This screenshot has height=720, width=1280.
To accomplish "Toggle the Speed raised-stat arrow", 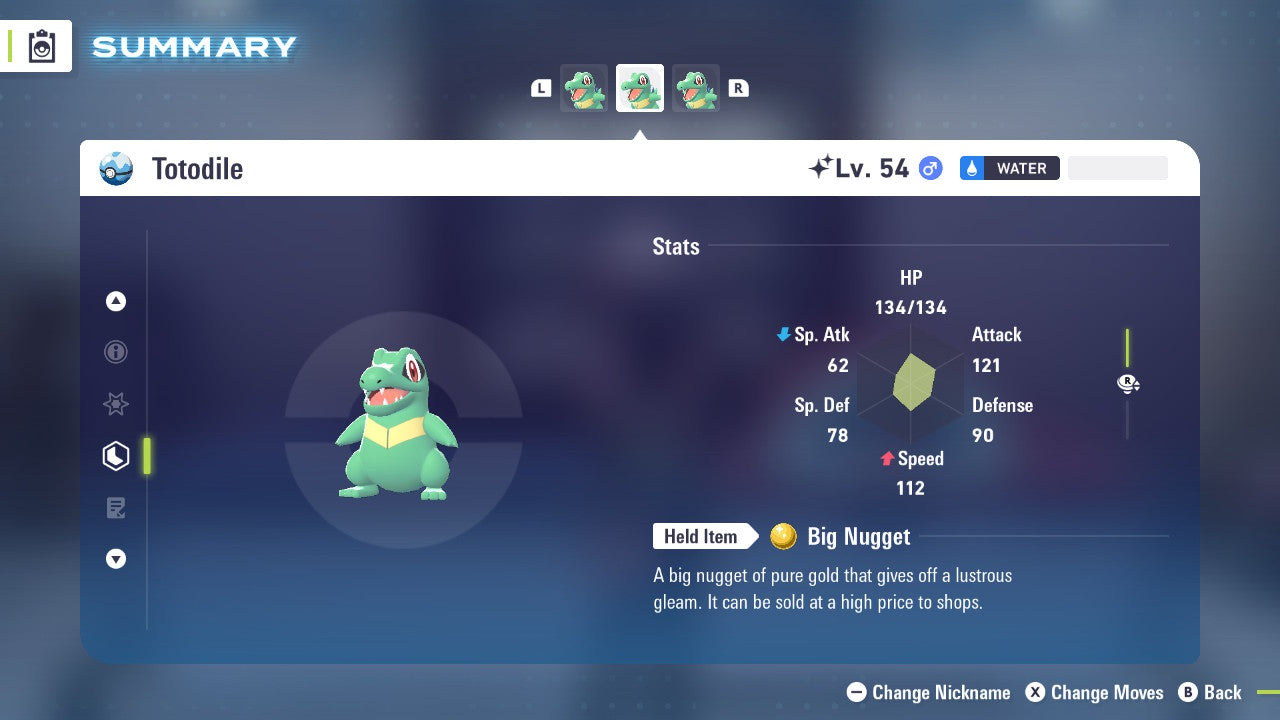I will click(x=886, y=459).
